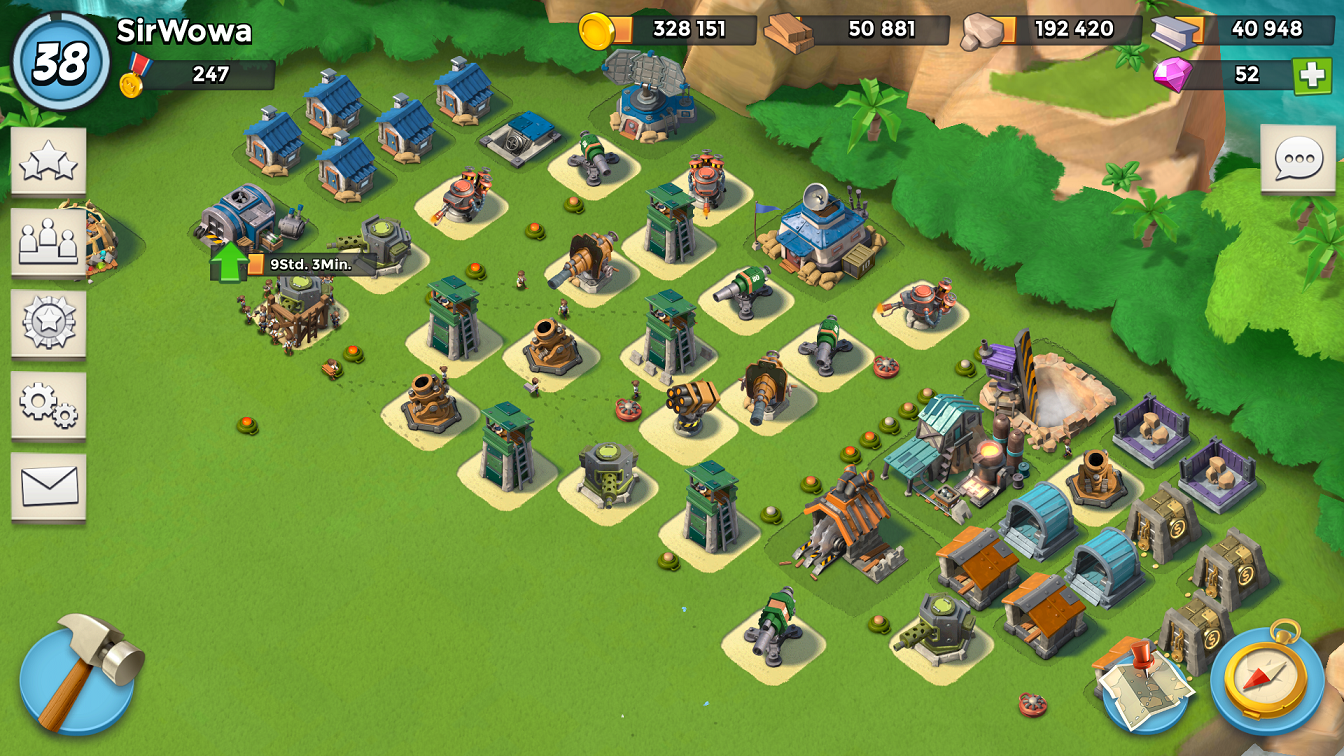Screen dimensions: 1344x756
Task: Open the medal gear emblem menu
Action: click(x=49, y=323)
